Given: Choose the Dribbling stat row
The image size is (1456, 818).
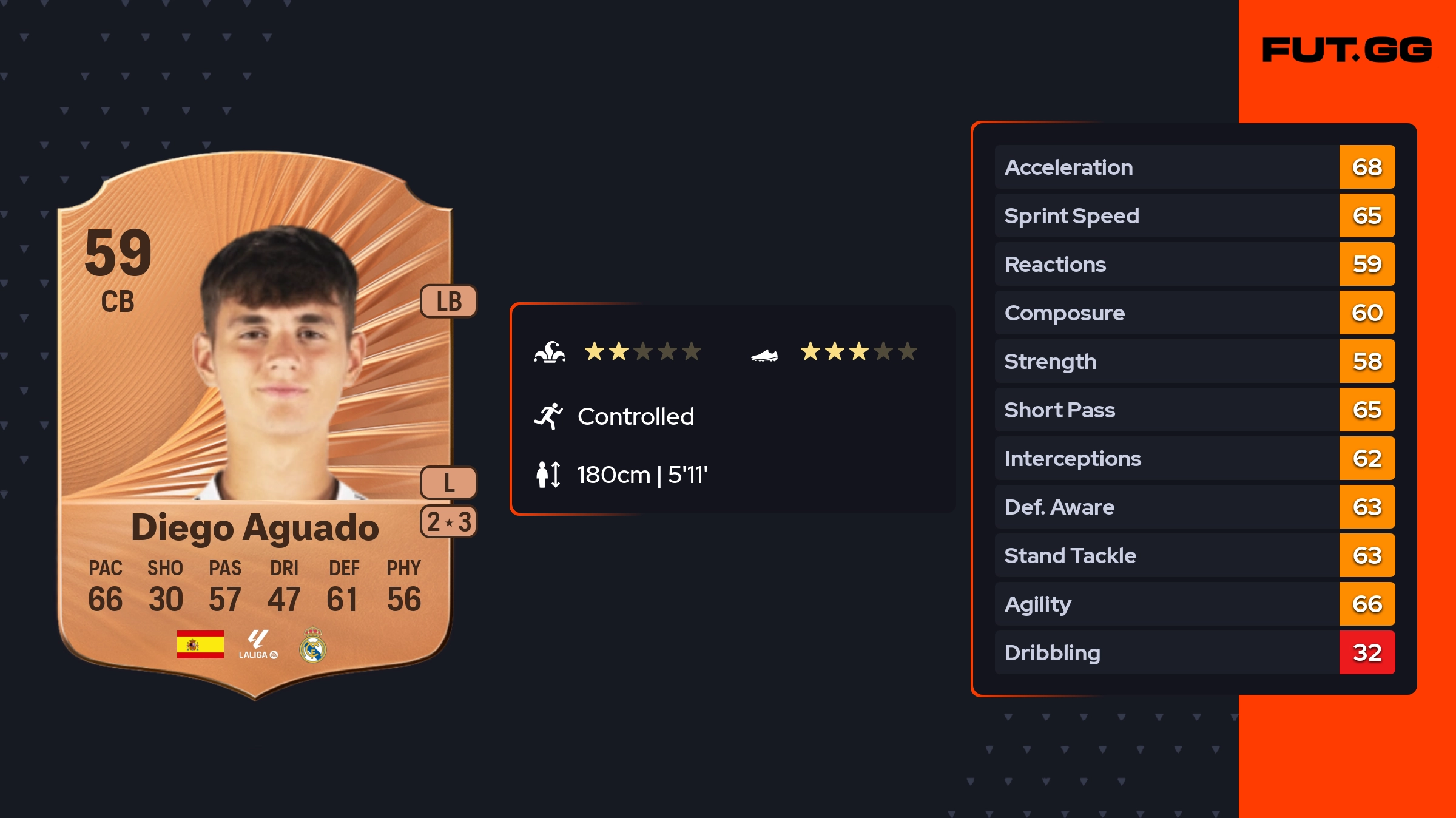Looking at the screenshot, I should pos(1194,652).
